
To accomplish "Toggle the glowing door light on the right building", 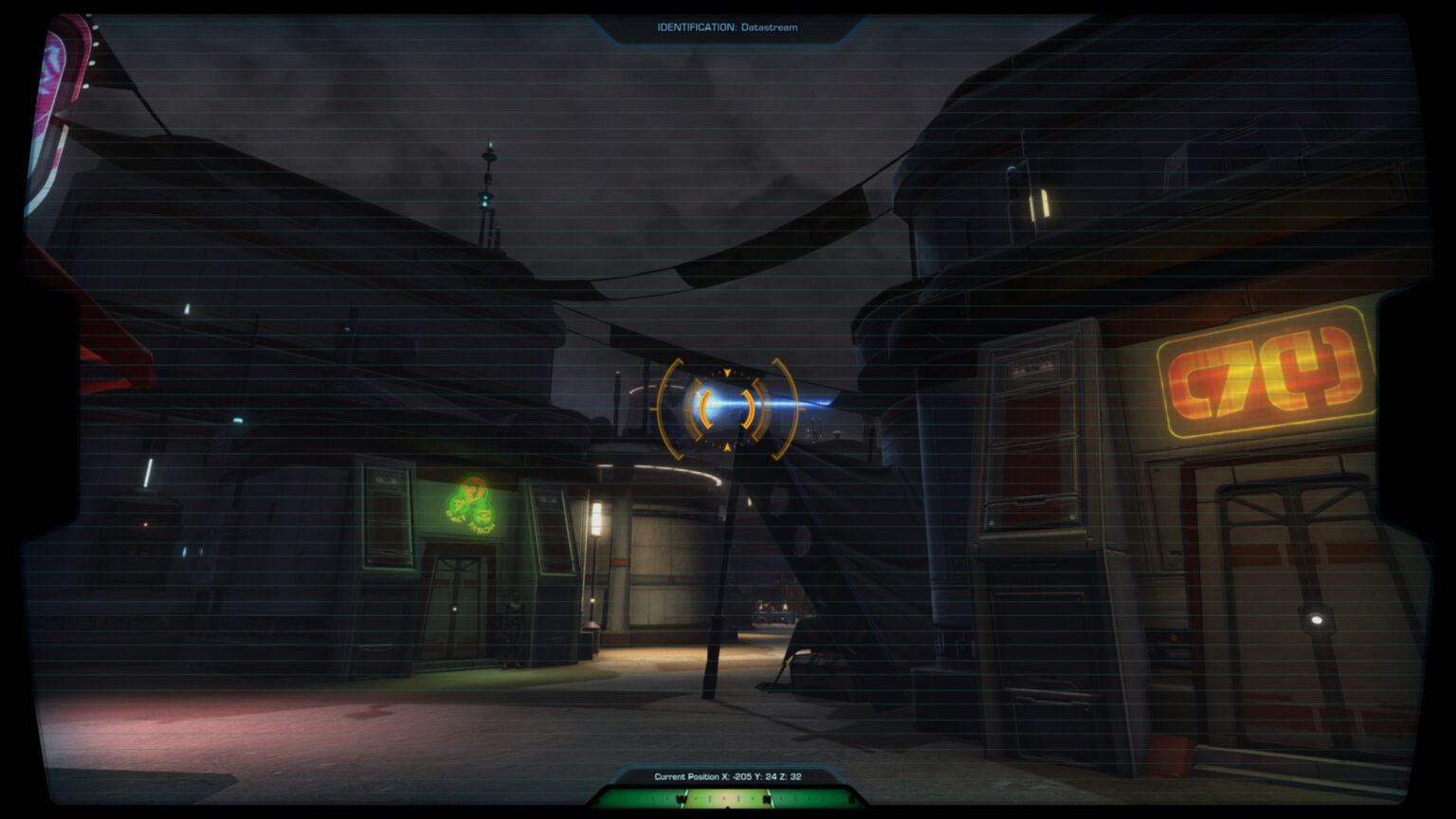I will (1318, 621).
